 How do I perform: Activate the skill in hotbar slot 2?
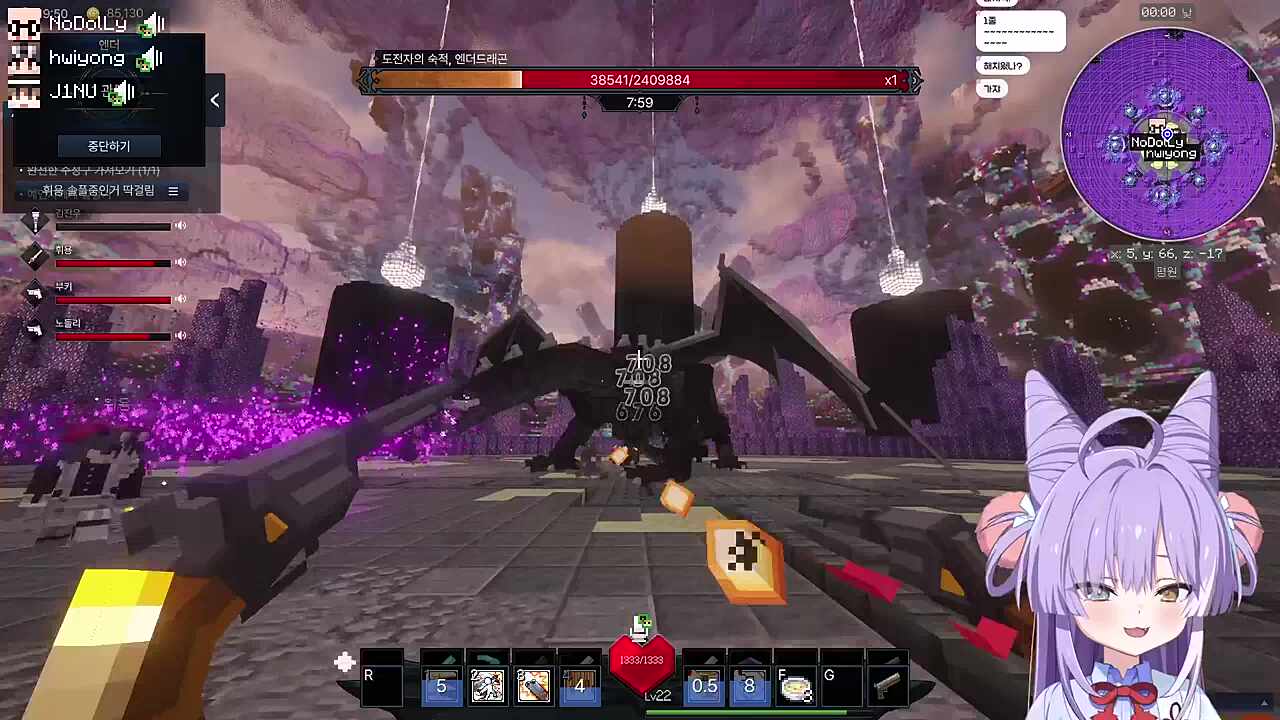click(x=488, y=685)
